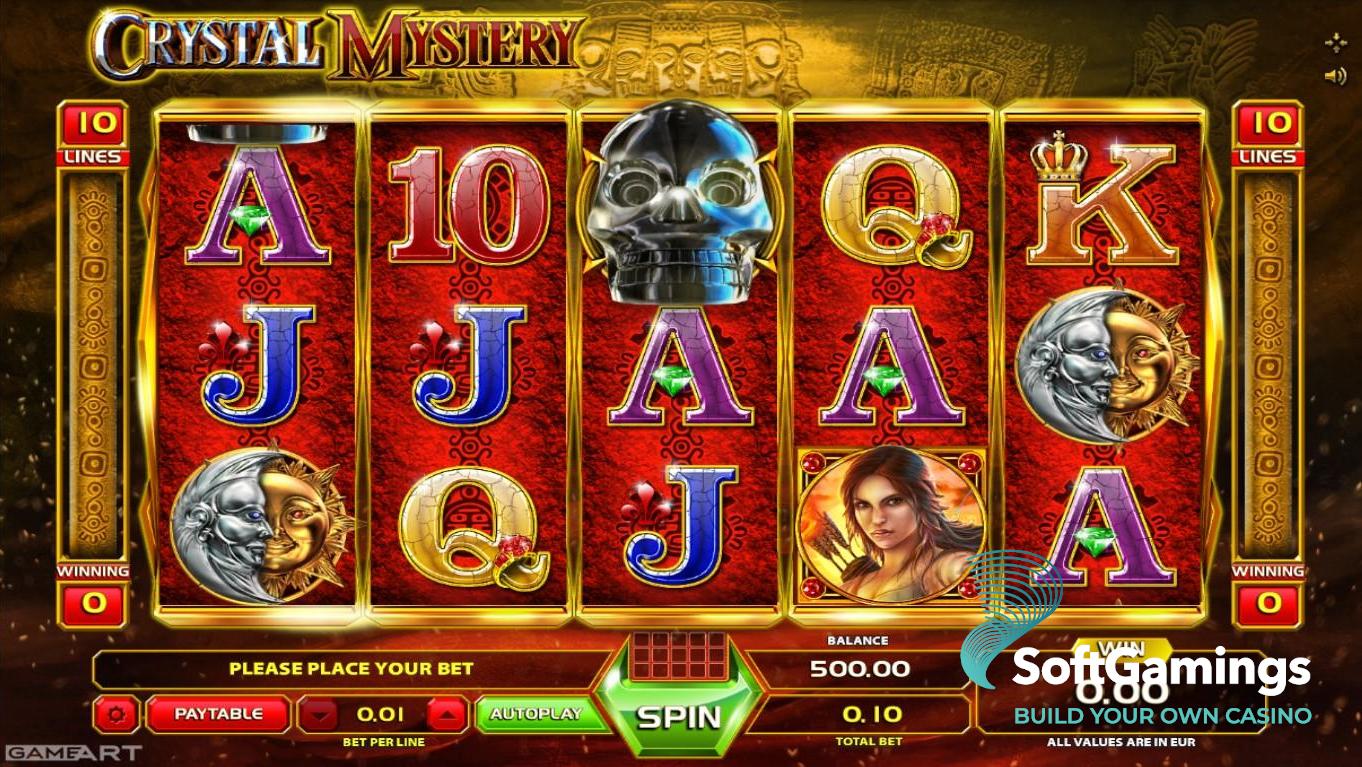The width and height of the screenshot is (1362, 767).
Task: Spin the reels with the green SPIN button
Action: point(679,716)
